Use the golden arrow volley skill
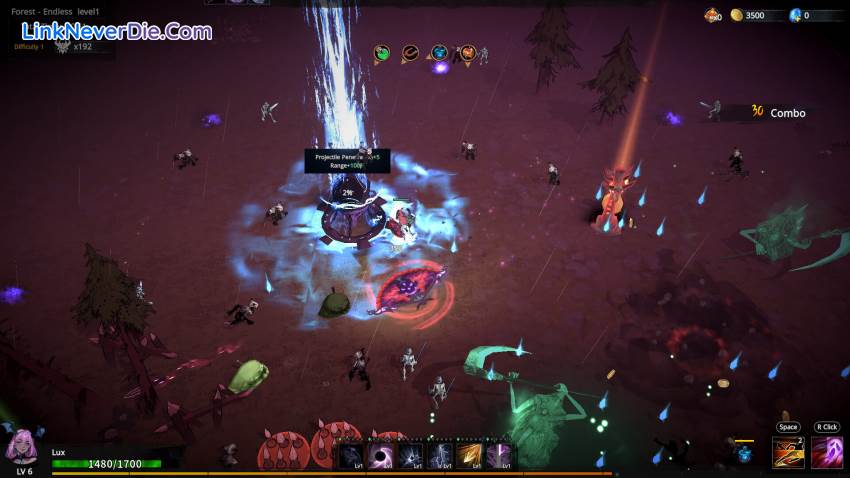 point(471,456)
